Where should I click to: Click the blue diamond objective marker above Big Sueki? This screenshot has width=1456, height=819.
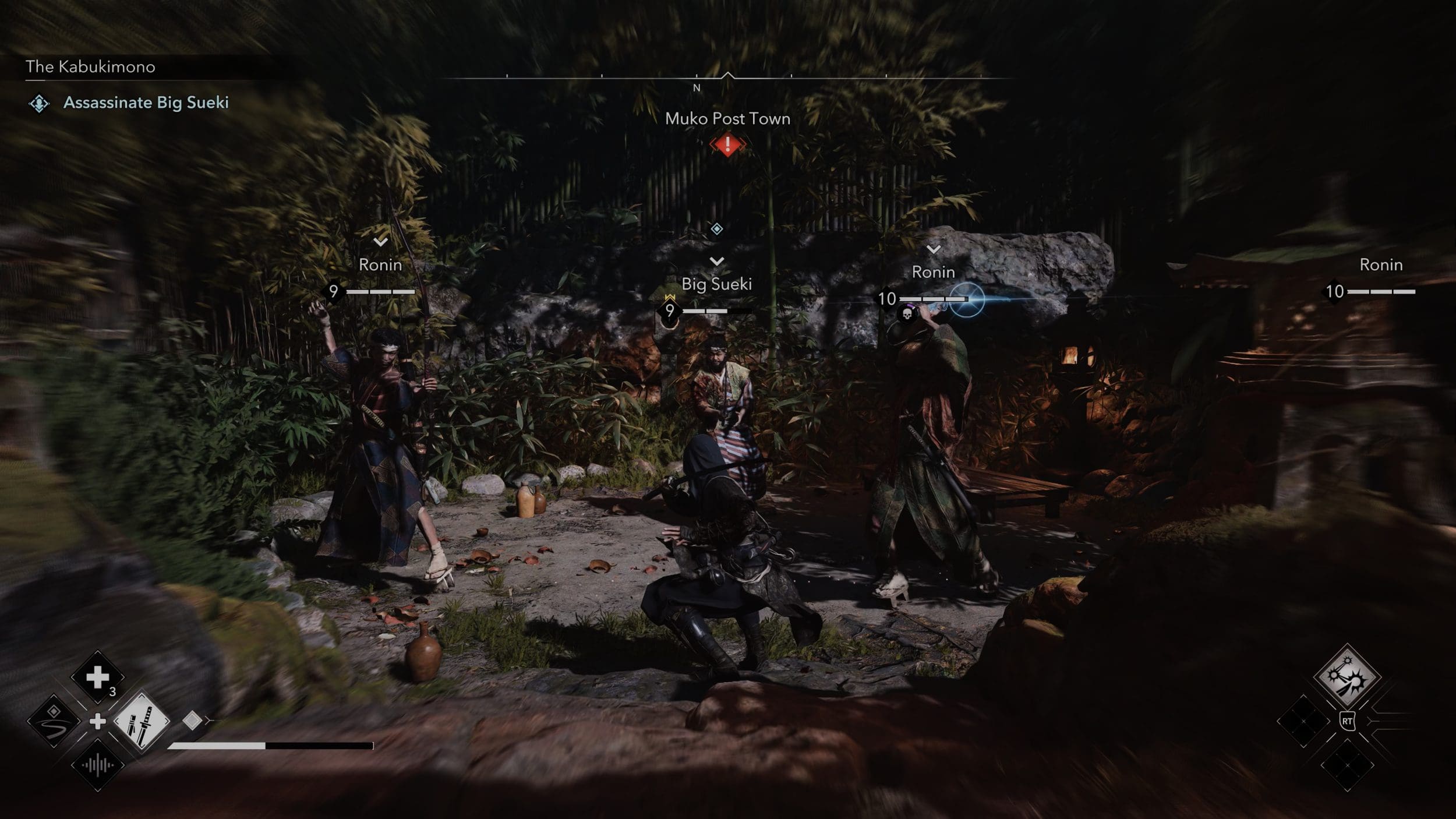point(717,229)
